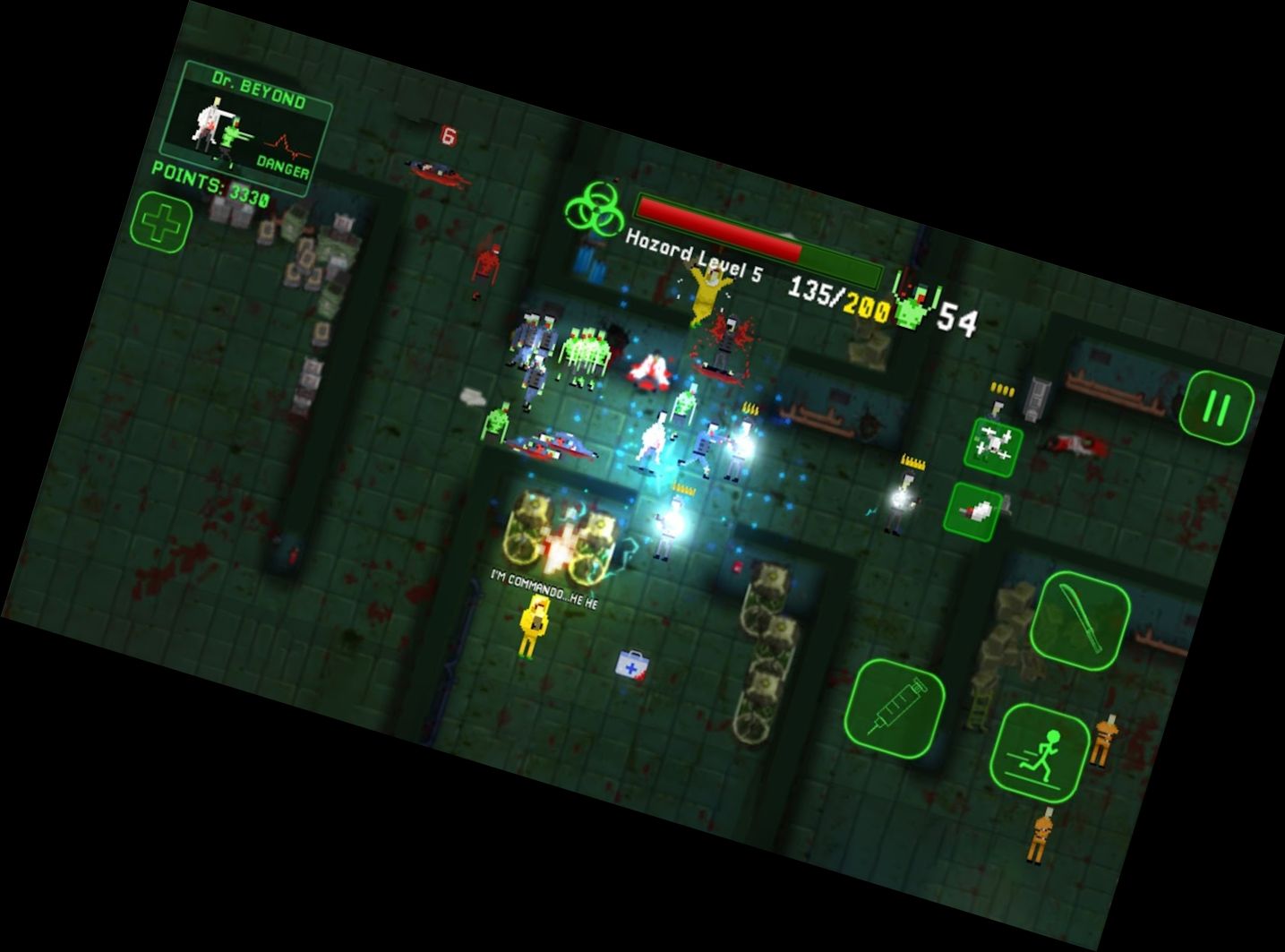Toggle the second gadget slot selection
Viewport: 1285px width, 952px height.
coord(976,509)
